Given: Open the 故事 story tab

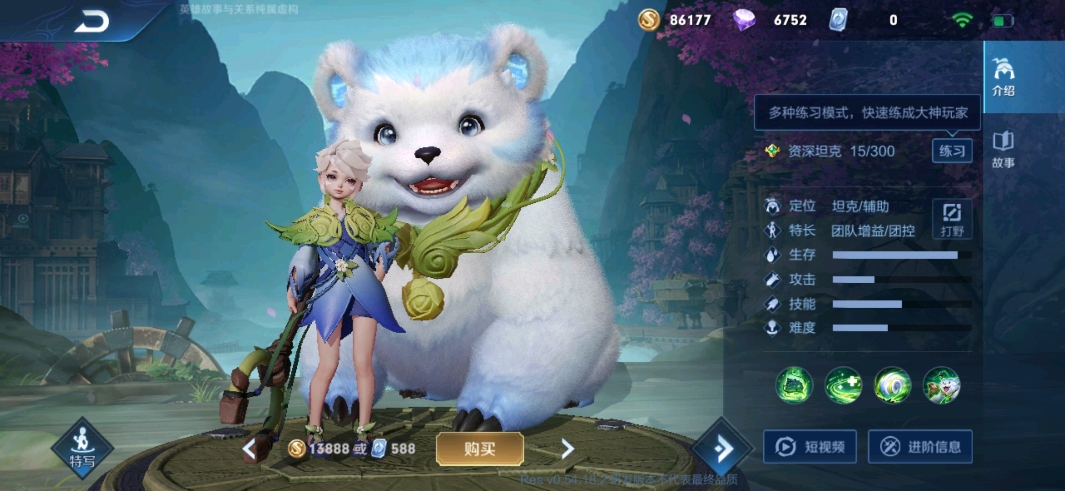Looking at the screenshot, I should pyautogui.click(x=1003, y=149).
